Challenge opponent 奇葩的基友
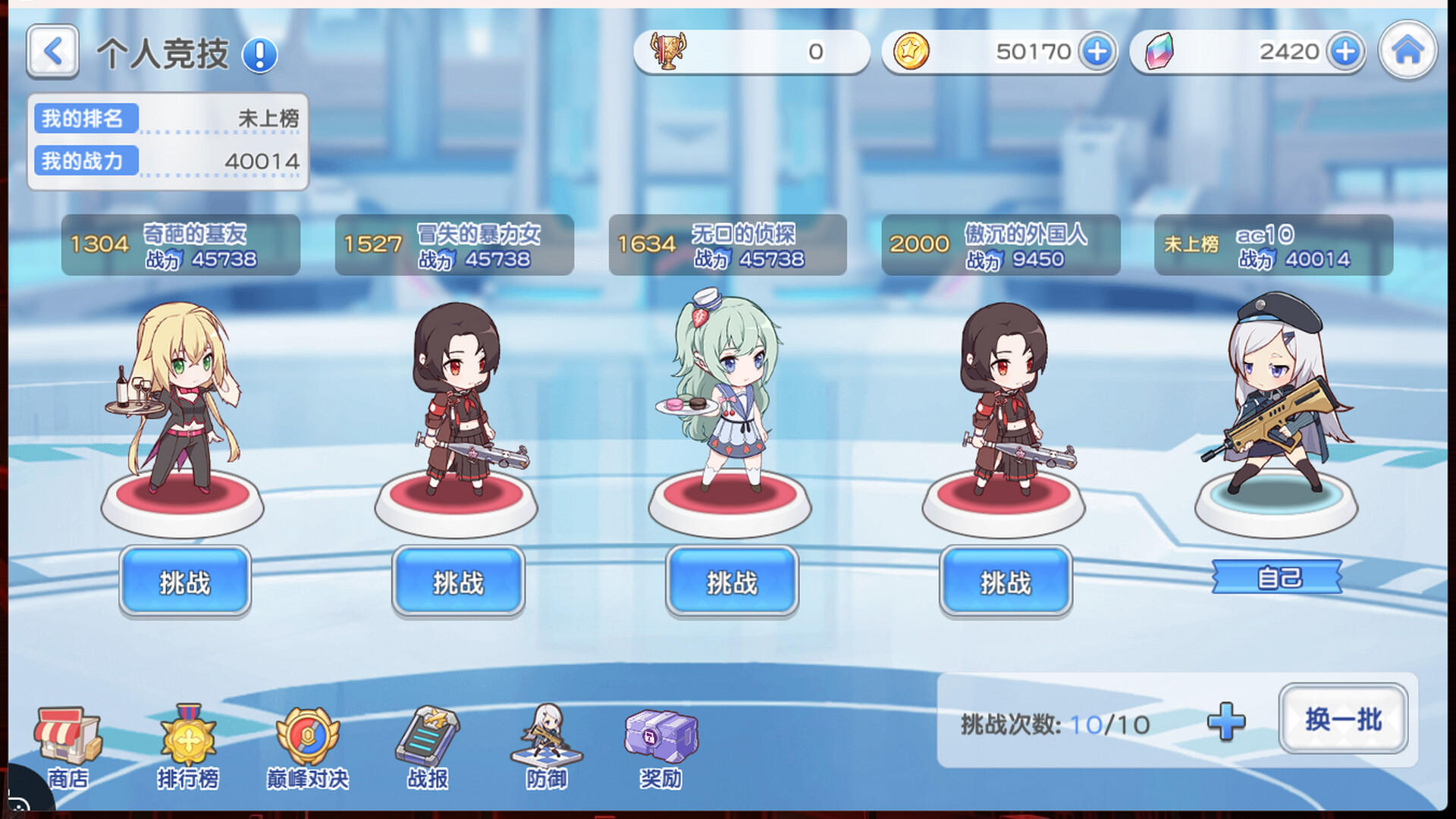The height and width of the screenshot is (819, 1456). [184, 581]
